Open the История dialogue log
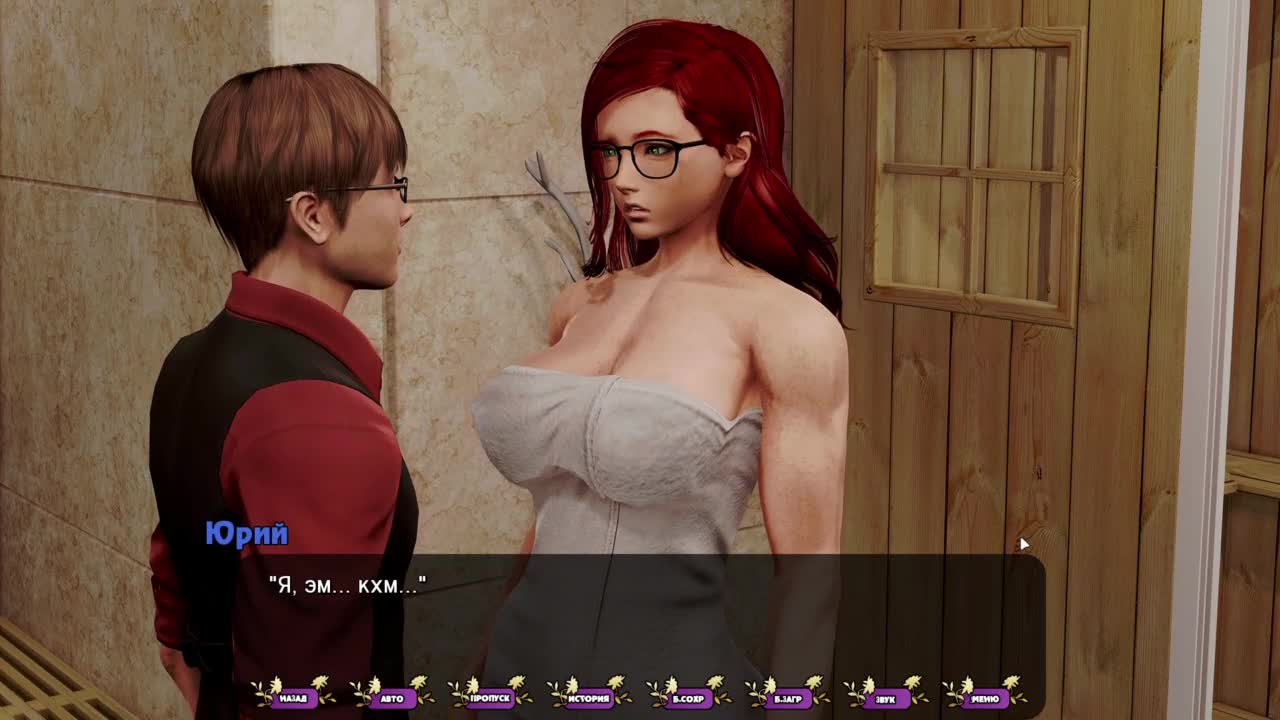Image resolution: width=1280 pixels, height=720 pixels. tap(589, 698)
